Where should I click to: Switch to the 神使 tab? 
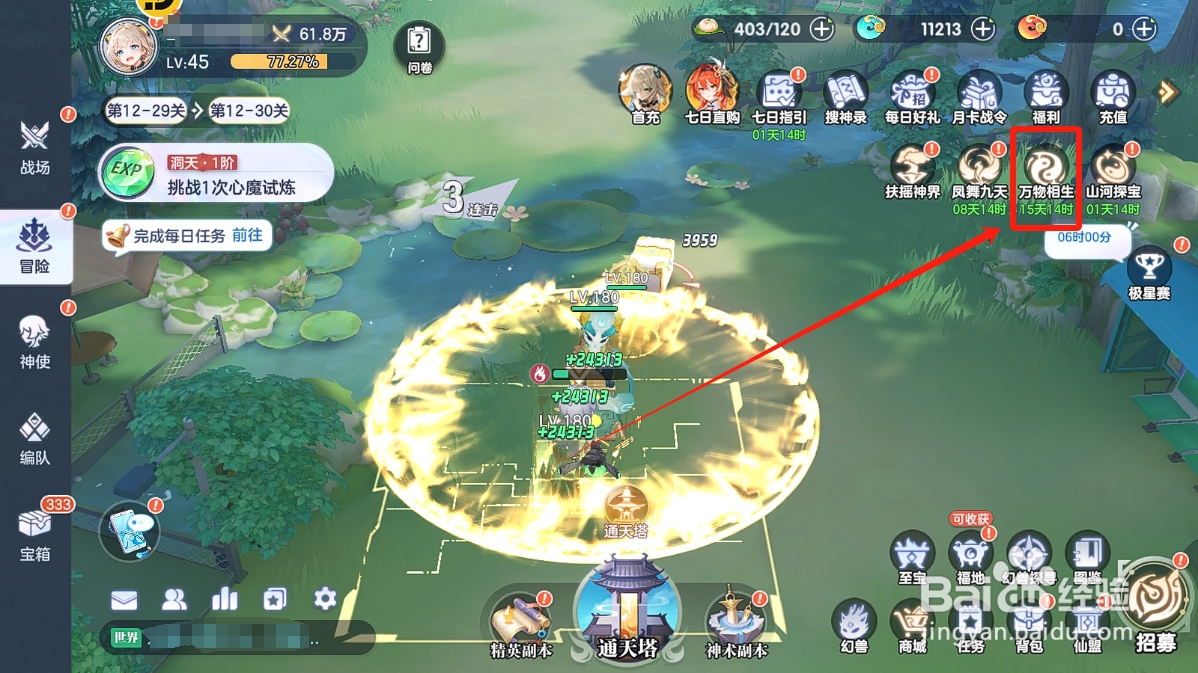click(35, 340)
